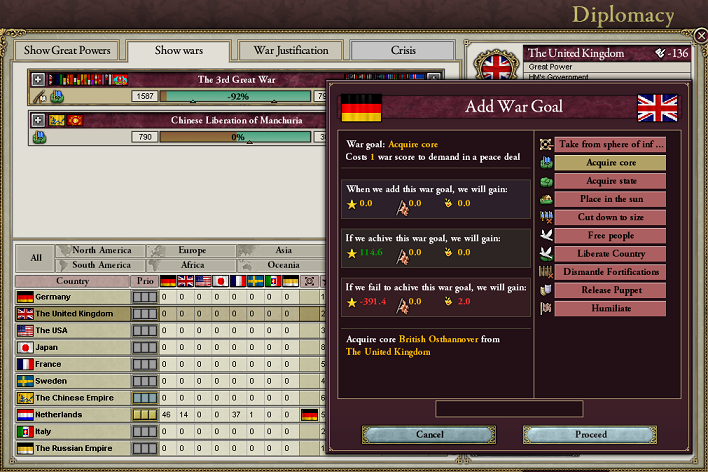The width and height of the screenshot is (708, 472).
Task: Expand The 3rd Great War entry
Action: coord(38,79)
